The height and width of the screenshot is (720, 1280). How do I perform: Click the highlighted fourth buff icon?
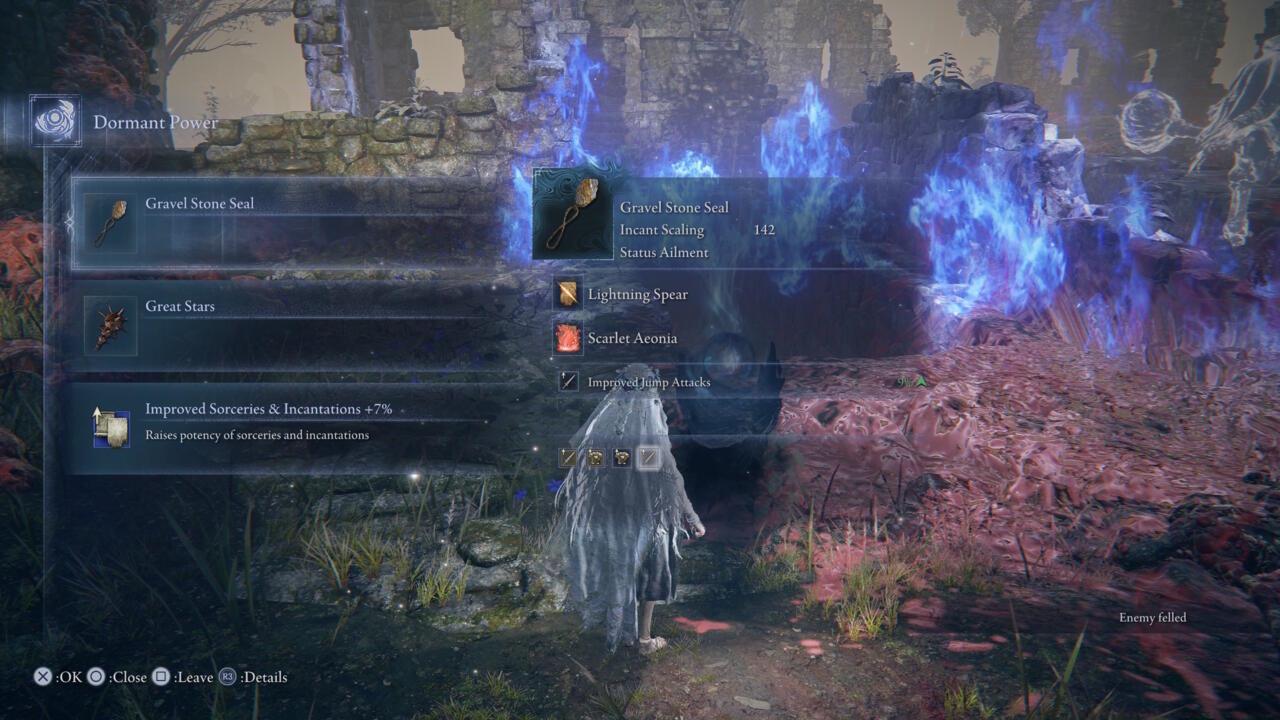click(x=647, y=457)
